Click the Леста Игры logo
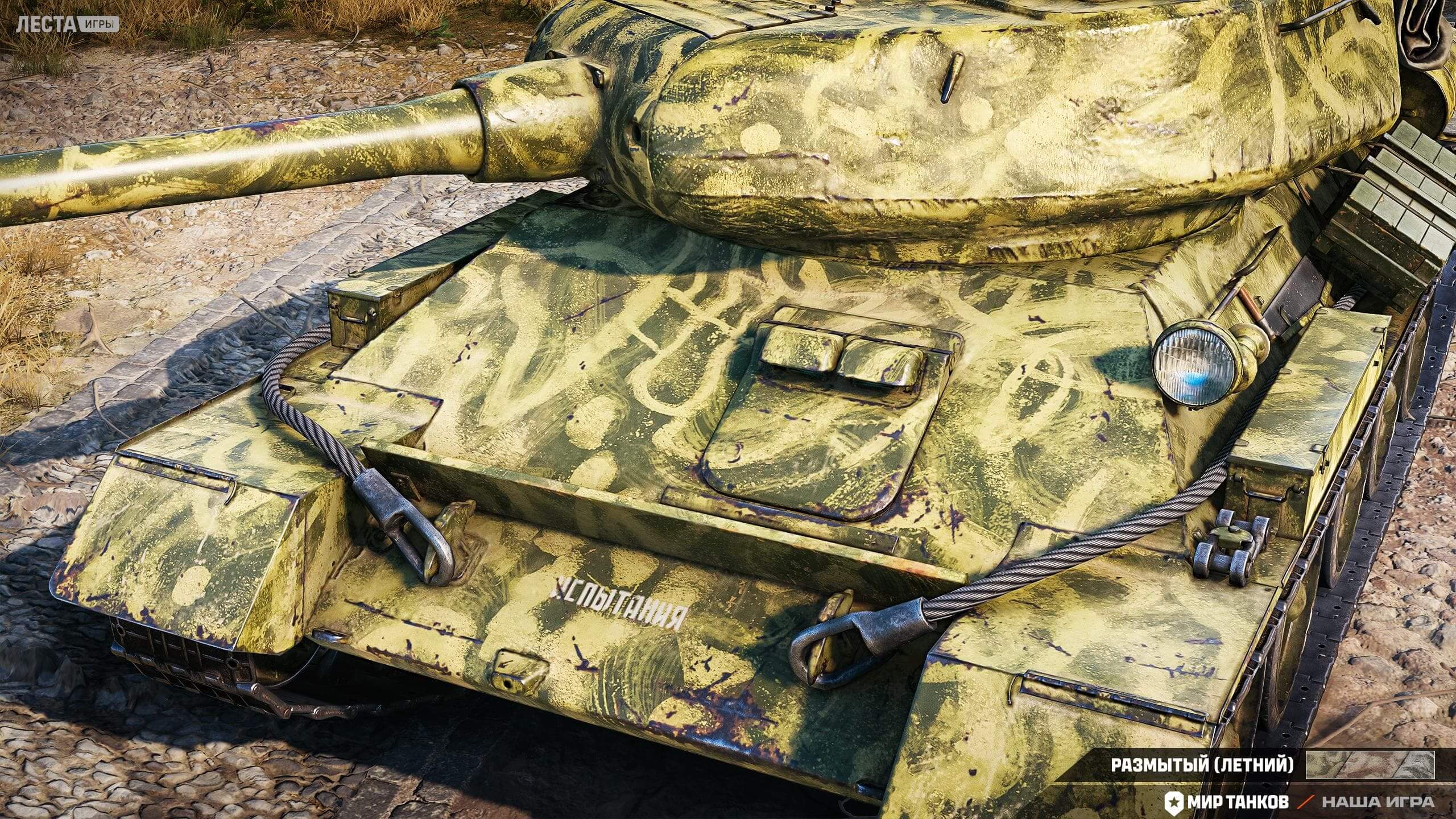 (68, 24)
